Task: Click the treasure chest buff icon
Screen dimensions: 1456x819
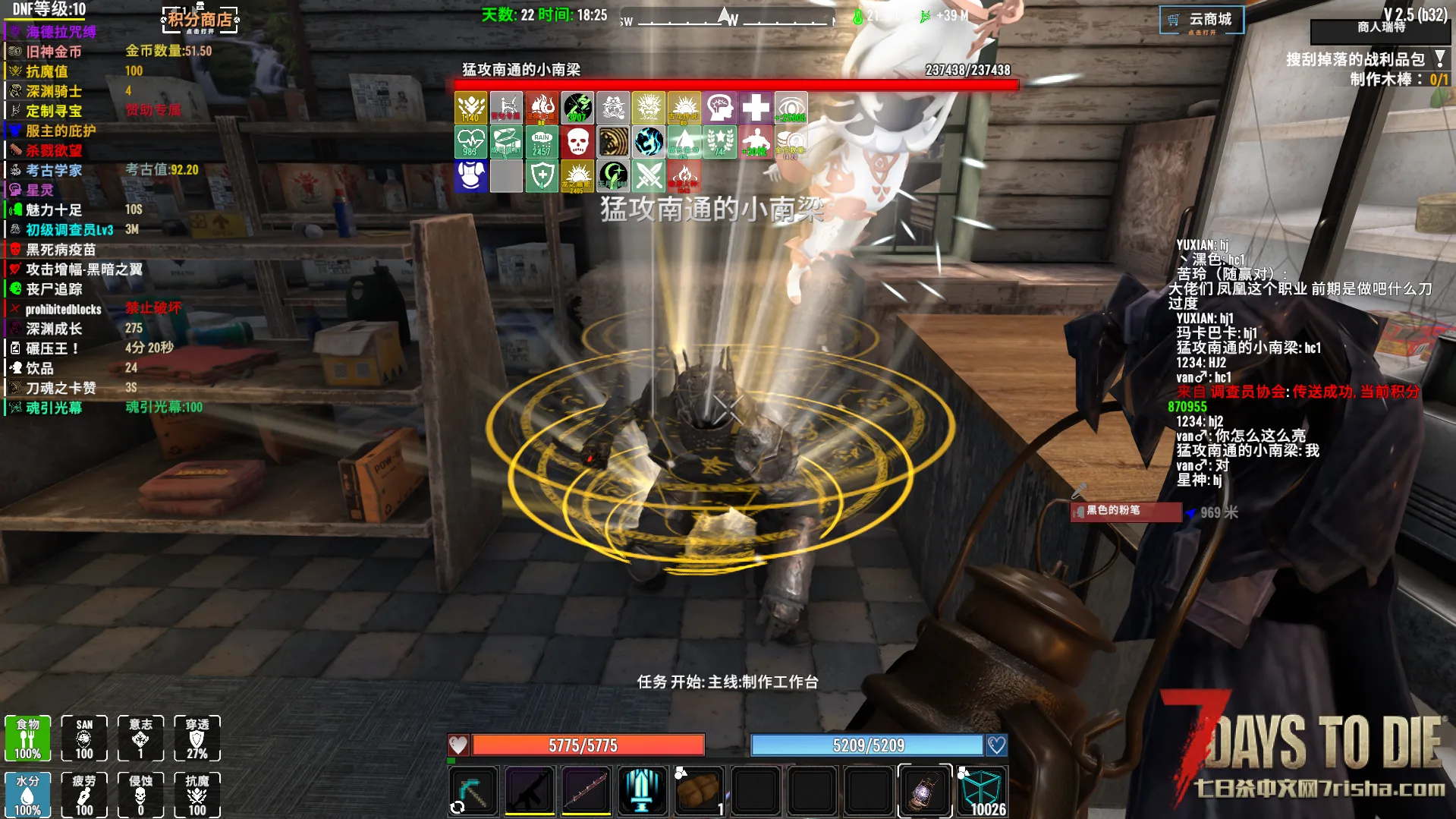Action: pos(506,142)
